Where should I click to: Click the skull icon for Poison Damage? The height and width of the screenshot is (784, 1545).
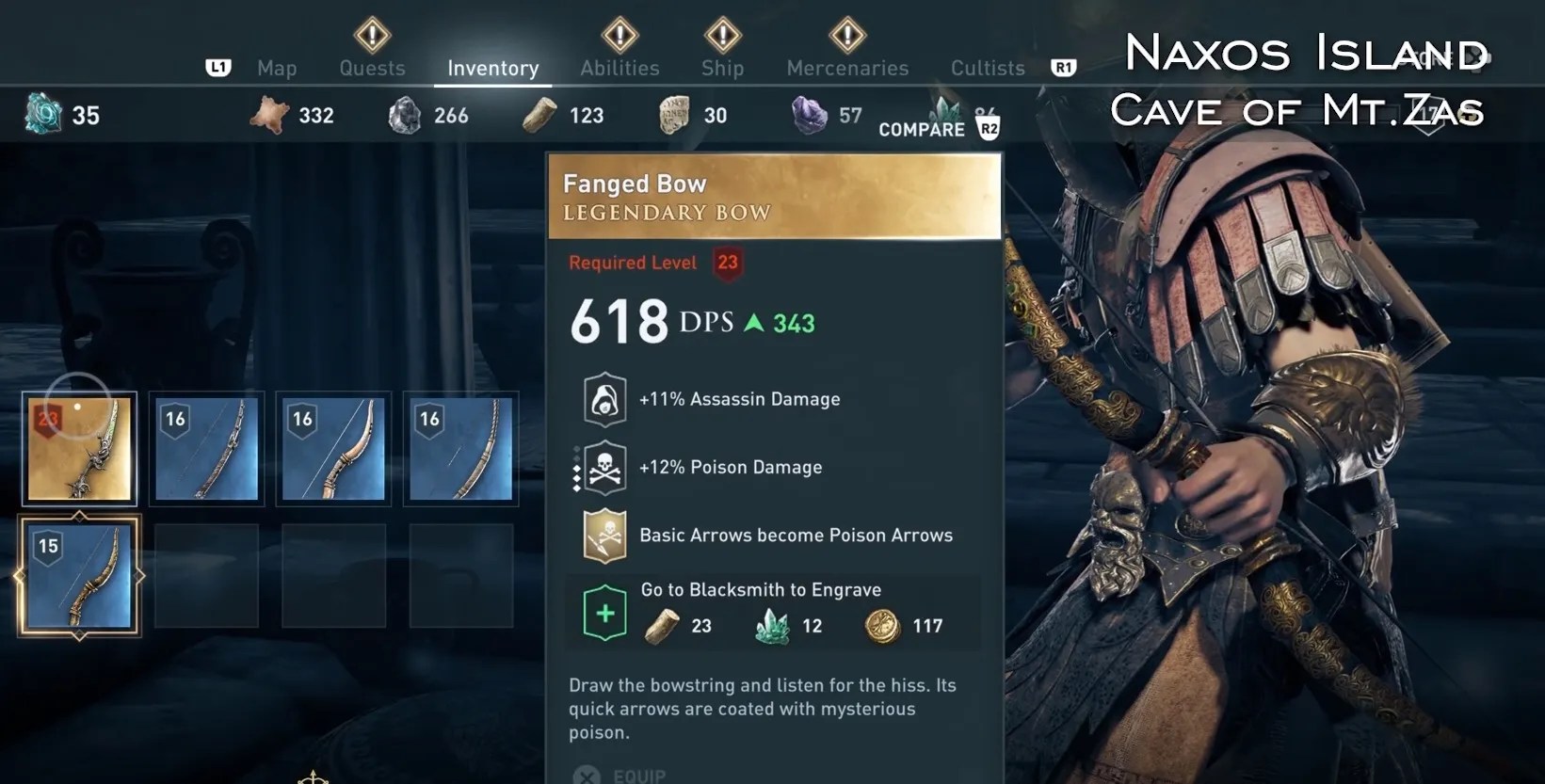(604, 466)
